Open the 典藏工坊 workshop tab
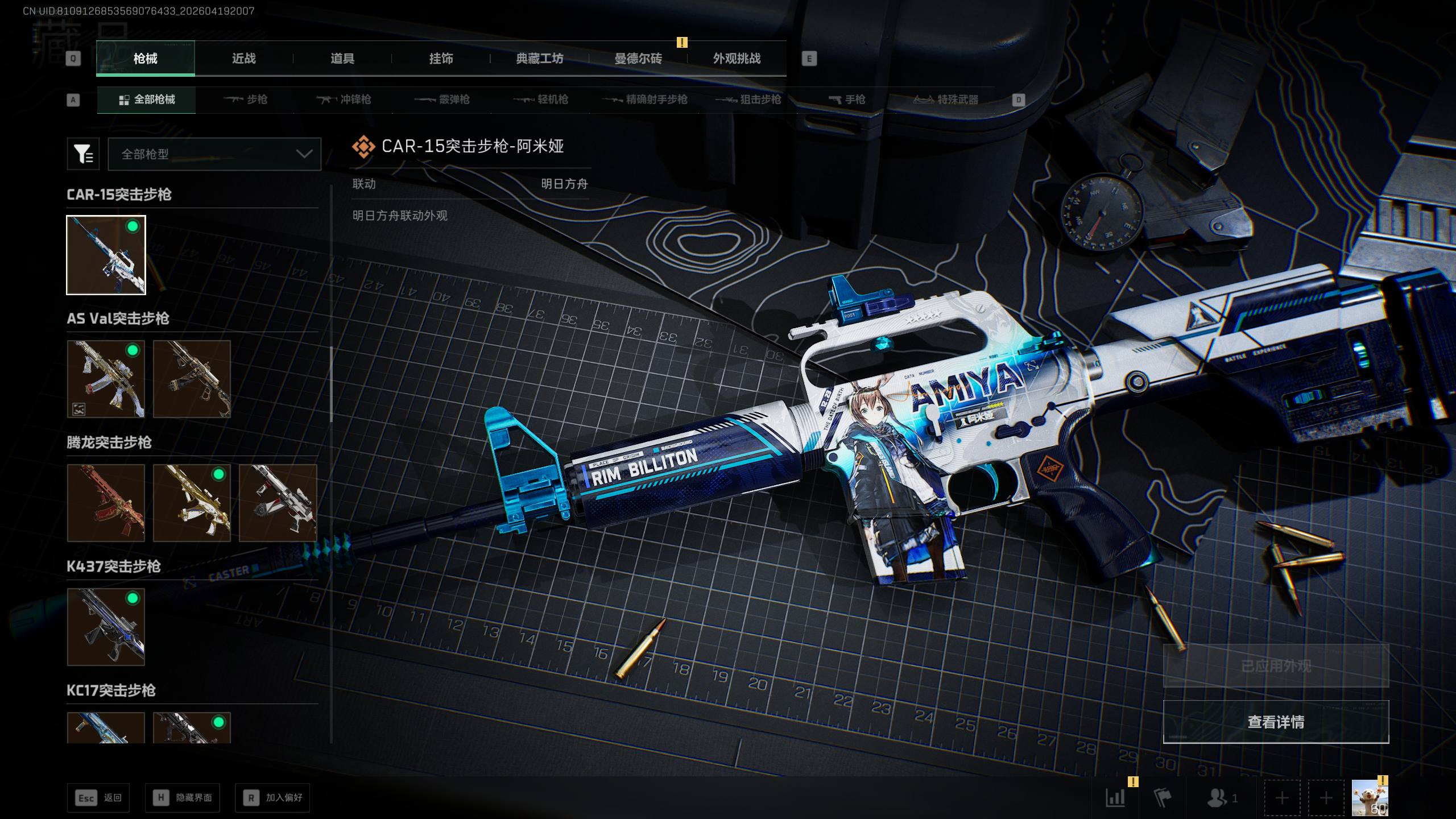The height and width of the screenshot is (819, 1456). (539, 59)
